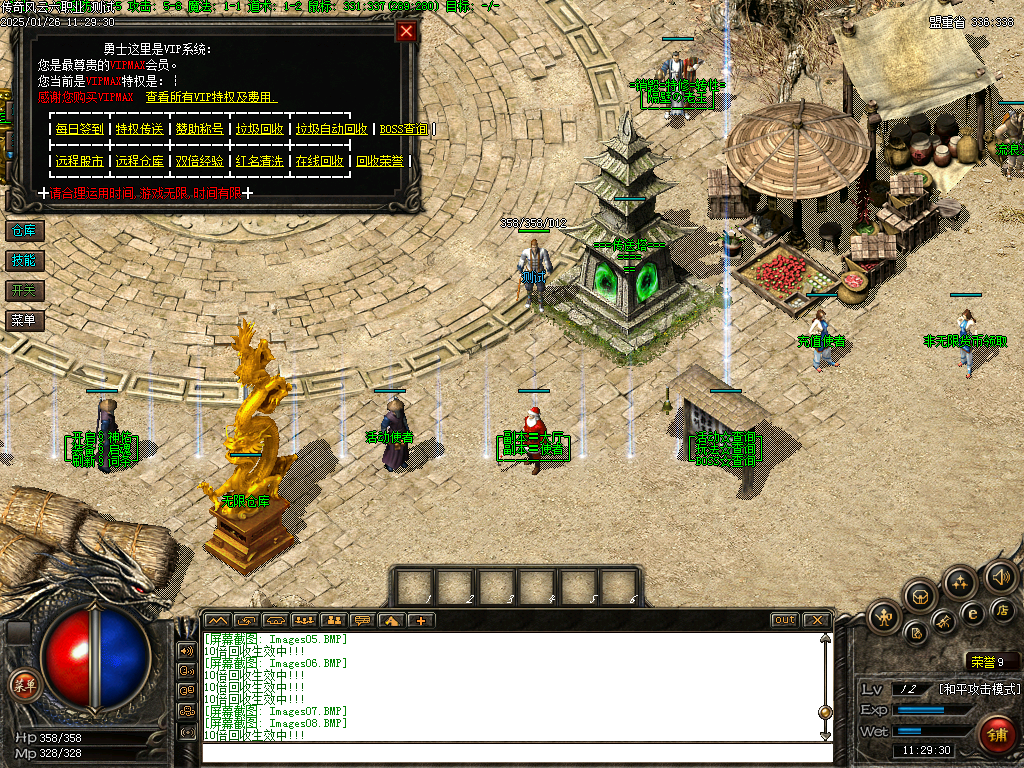Image resolution: width=1024 pixels, height=768 pixels.
Task: Open the 技能 skills side button
Action: pos(23,261)
